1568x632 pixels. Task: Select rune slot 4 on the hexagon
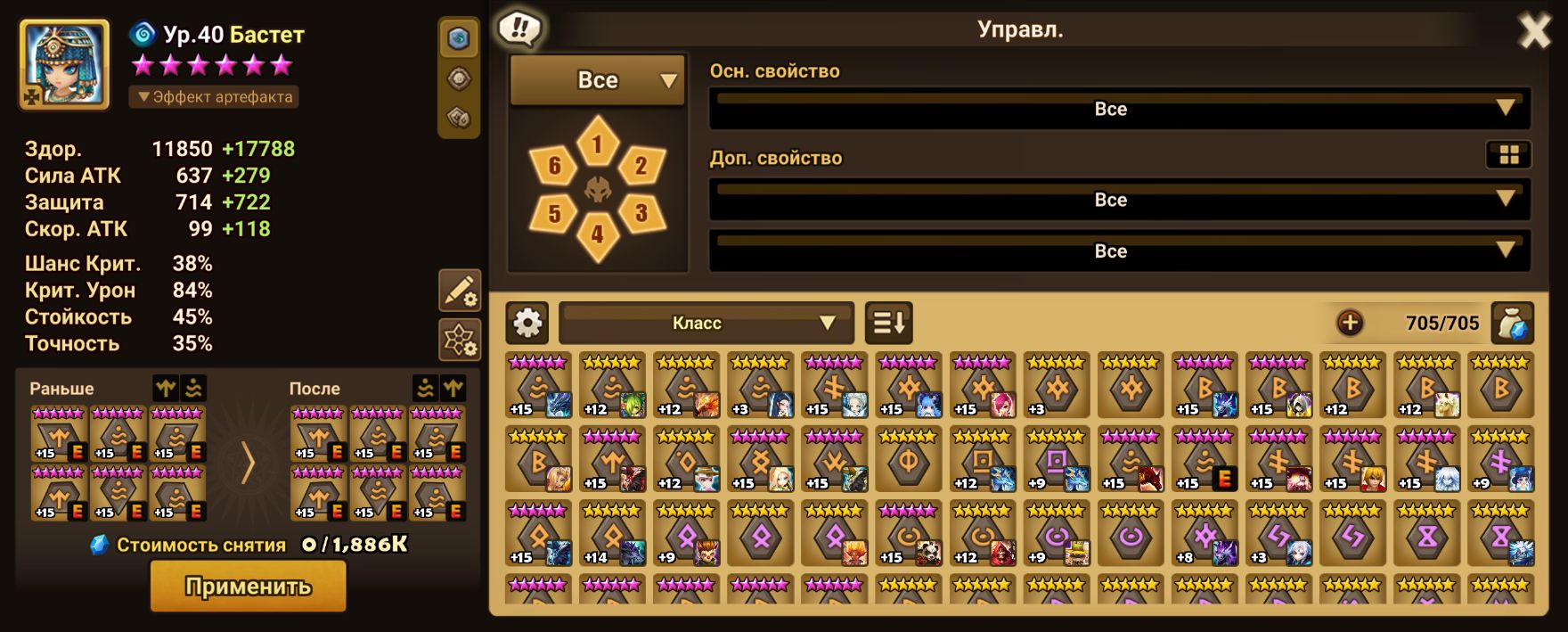point(597,234)
